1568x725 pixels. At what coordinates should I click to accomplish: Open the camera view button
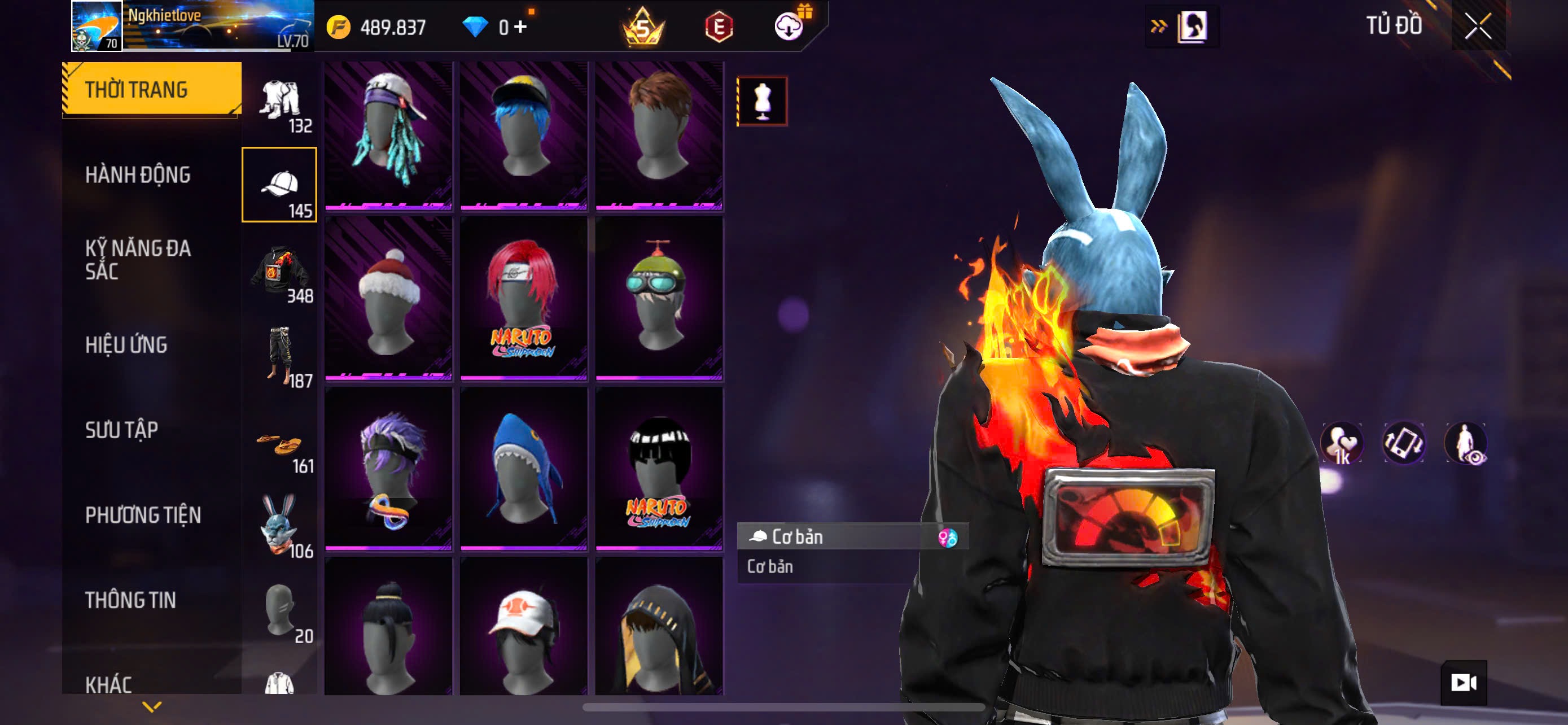pyautogui.click(x=1464, y=683)
